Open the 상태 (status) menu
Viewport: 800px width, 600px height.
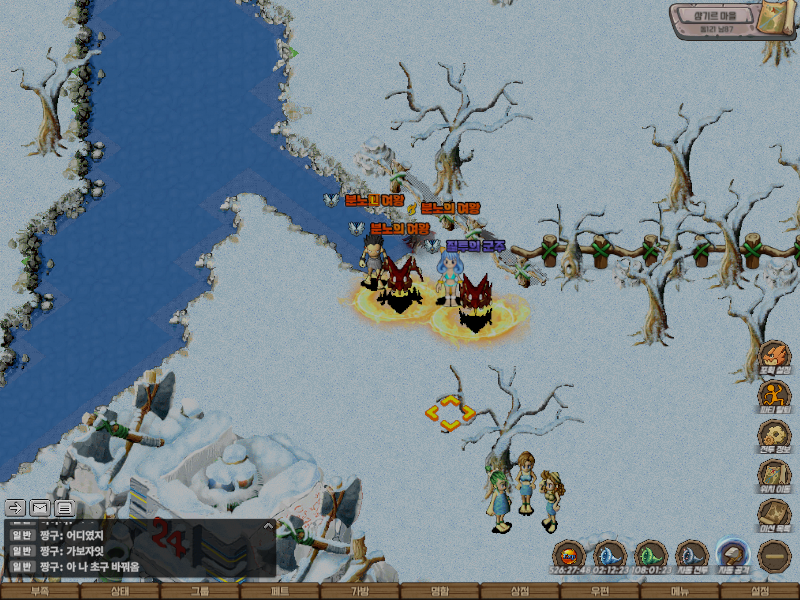[120, 592]
